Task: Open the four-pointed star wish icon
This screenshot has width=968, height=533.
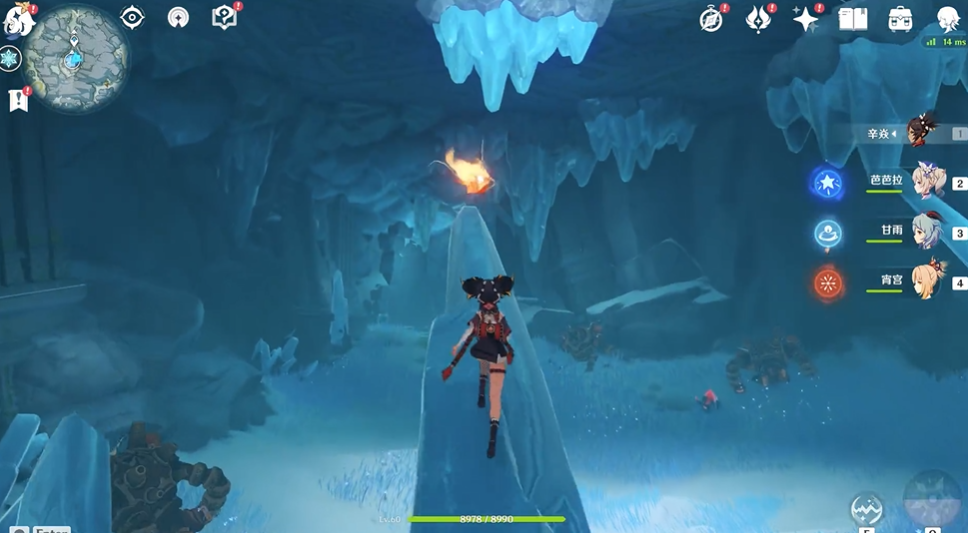Action: [x=805, y=19]
